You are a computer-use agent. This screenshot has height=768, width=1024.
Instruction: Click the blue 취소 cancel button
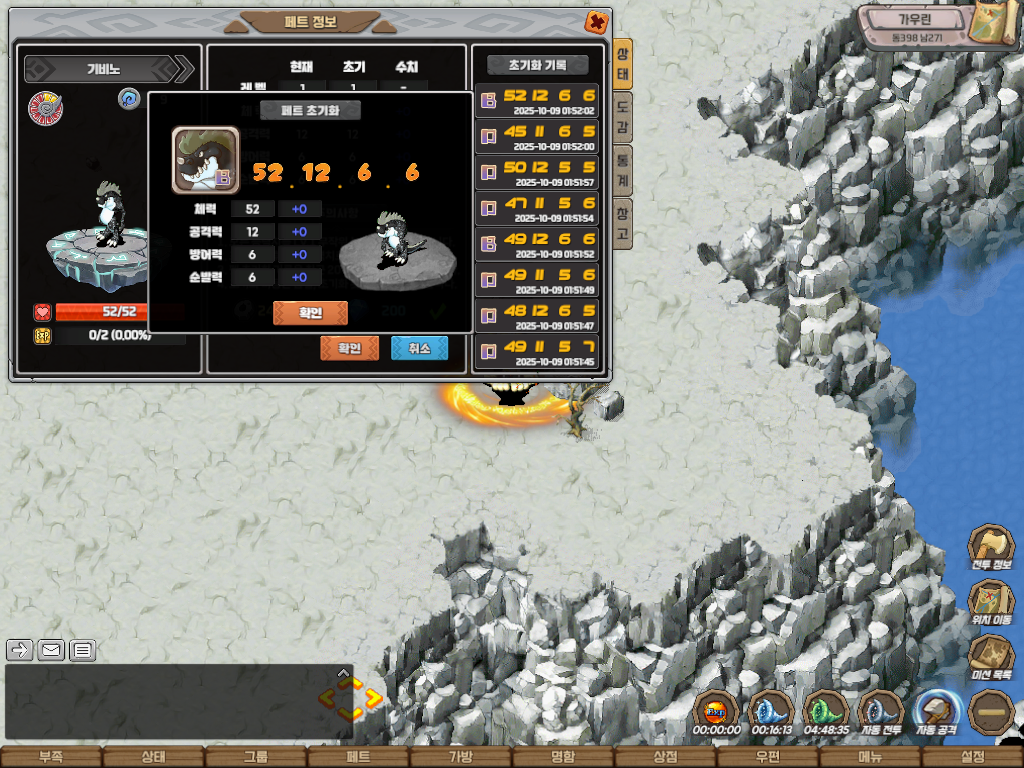pos(419,348)
